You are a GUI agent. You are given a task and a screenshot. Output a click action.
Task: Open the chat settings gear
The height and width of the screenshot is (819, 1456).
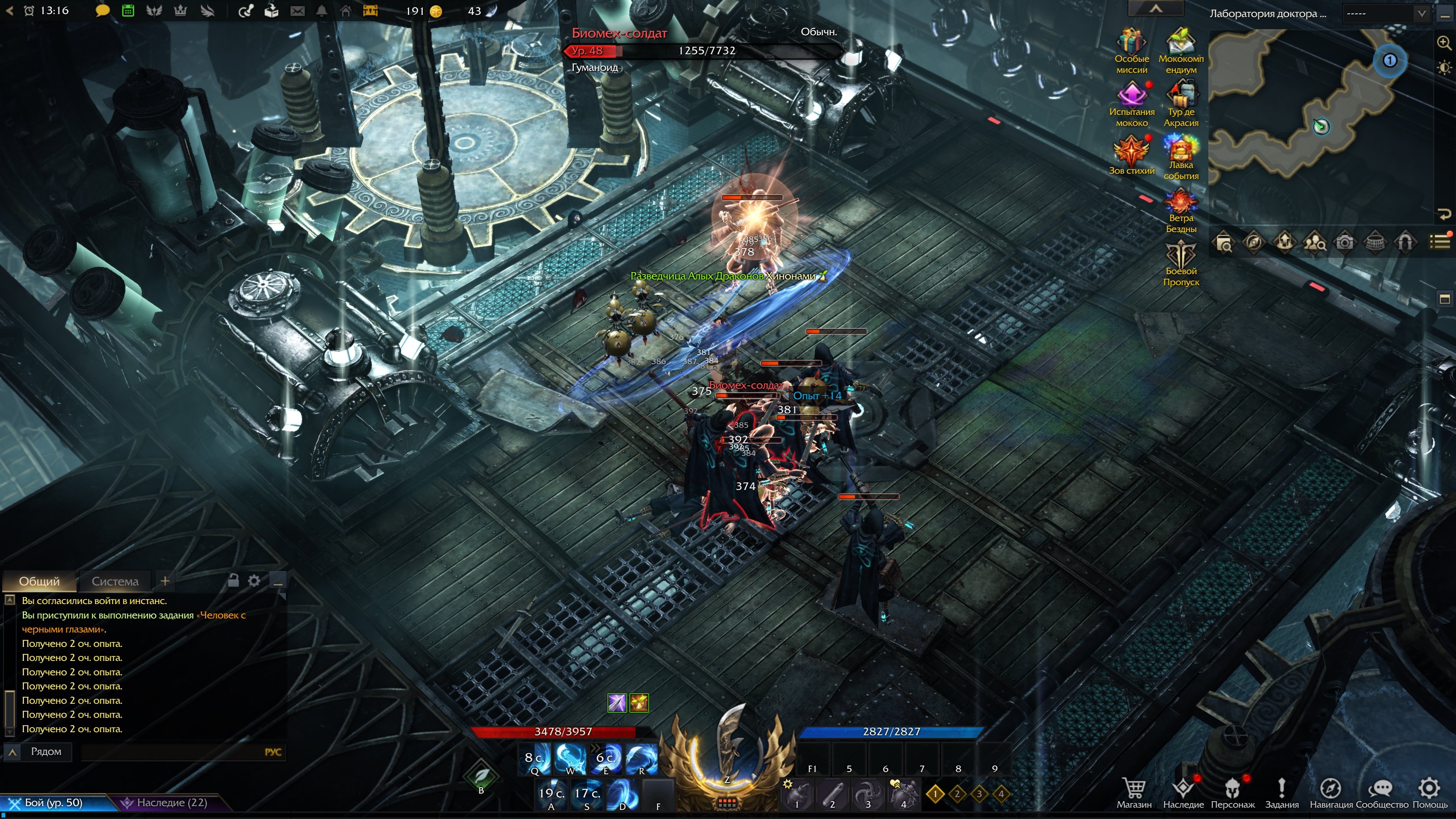pyautogui.click(x=254, y=581)
